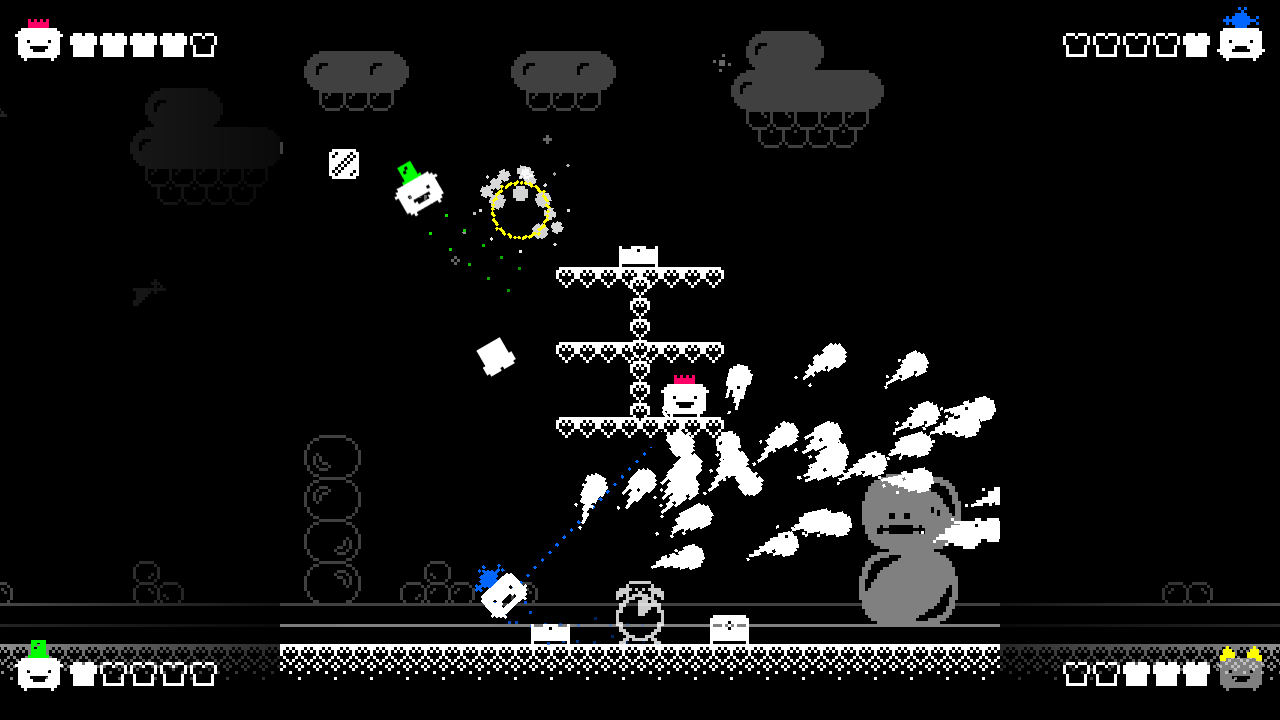Click the diagonal striped block

(x=344, y=164)
